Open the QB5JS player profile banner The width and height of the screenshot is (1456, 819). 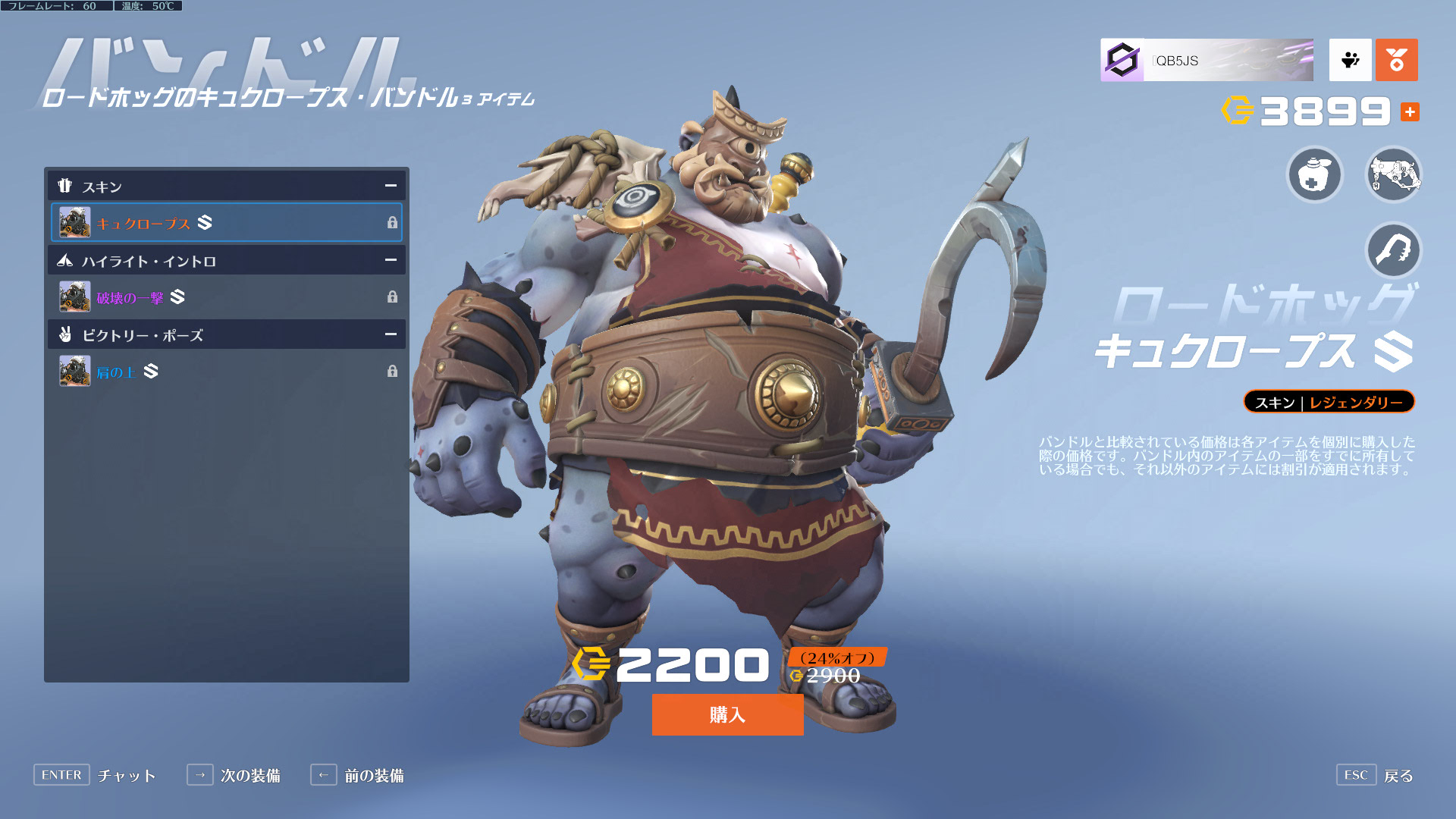click(x=1207, y=60)
